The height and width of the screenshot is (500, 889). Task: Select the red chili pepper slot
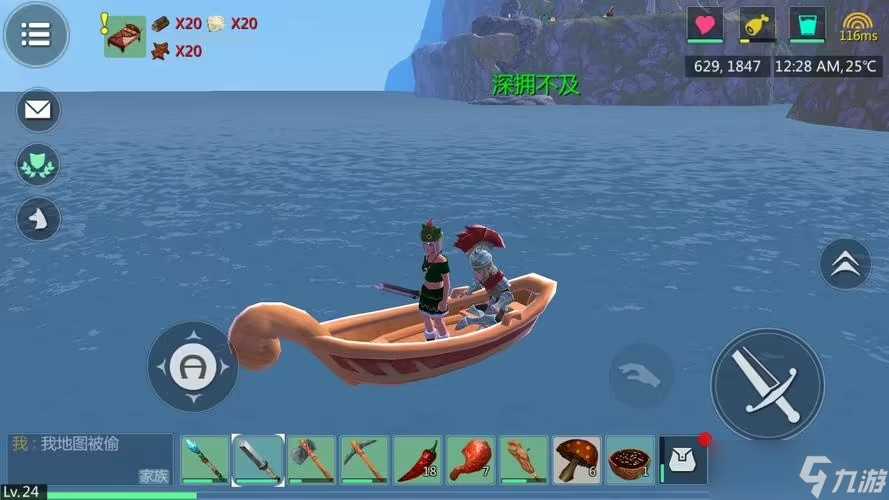click(417, 460)
